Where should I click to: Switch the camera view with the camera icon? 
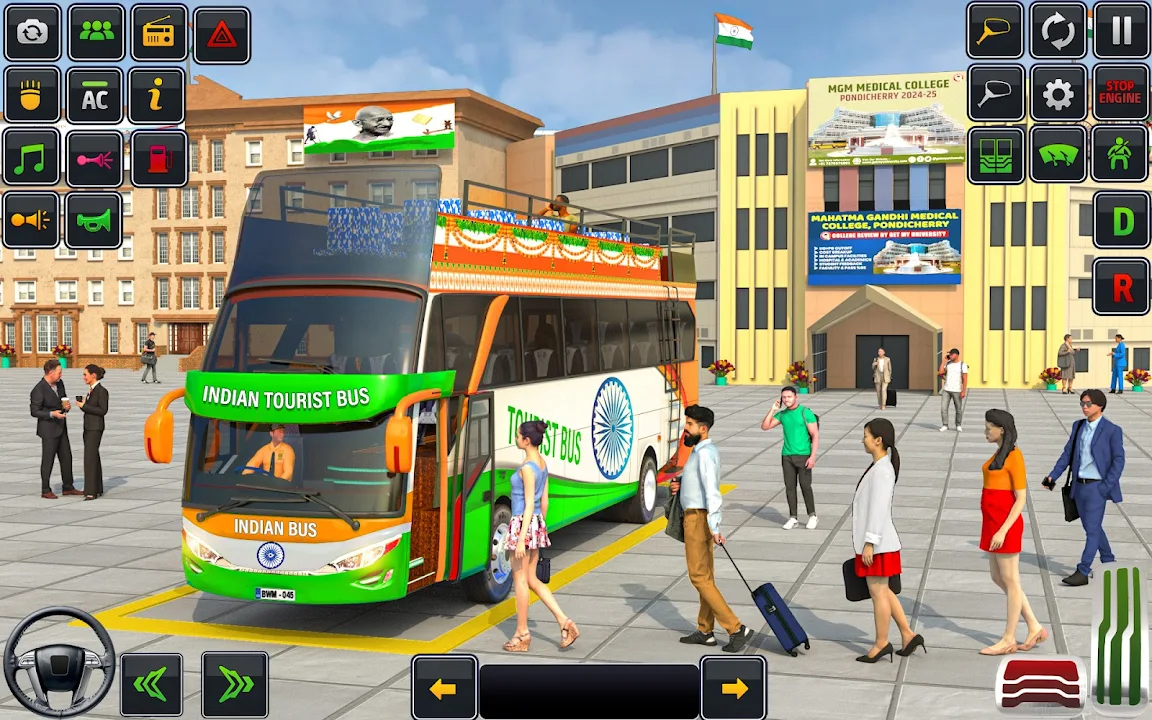coord(33,33)
